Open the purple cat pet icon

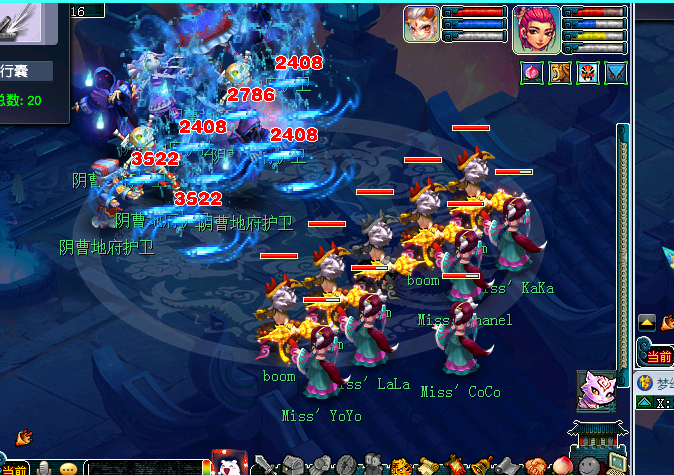click(596, 391)
